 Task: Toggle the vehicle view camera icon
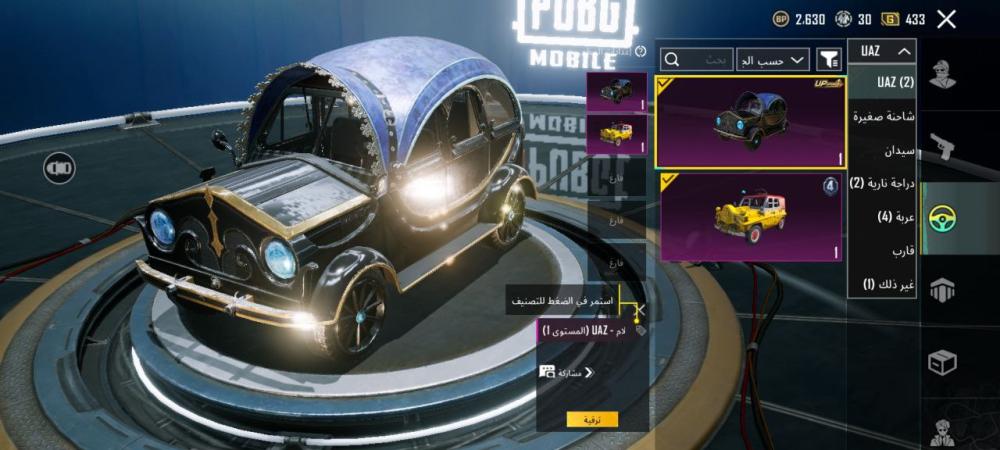59,167
